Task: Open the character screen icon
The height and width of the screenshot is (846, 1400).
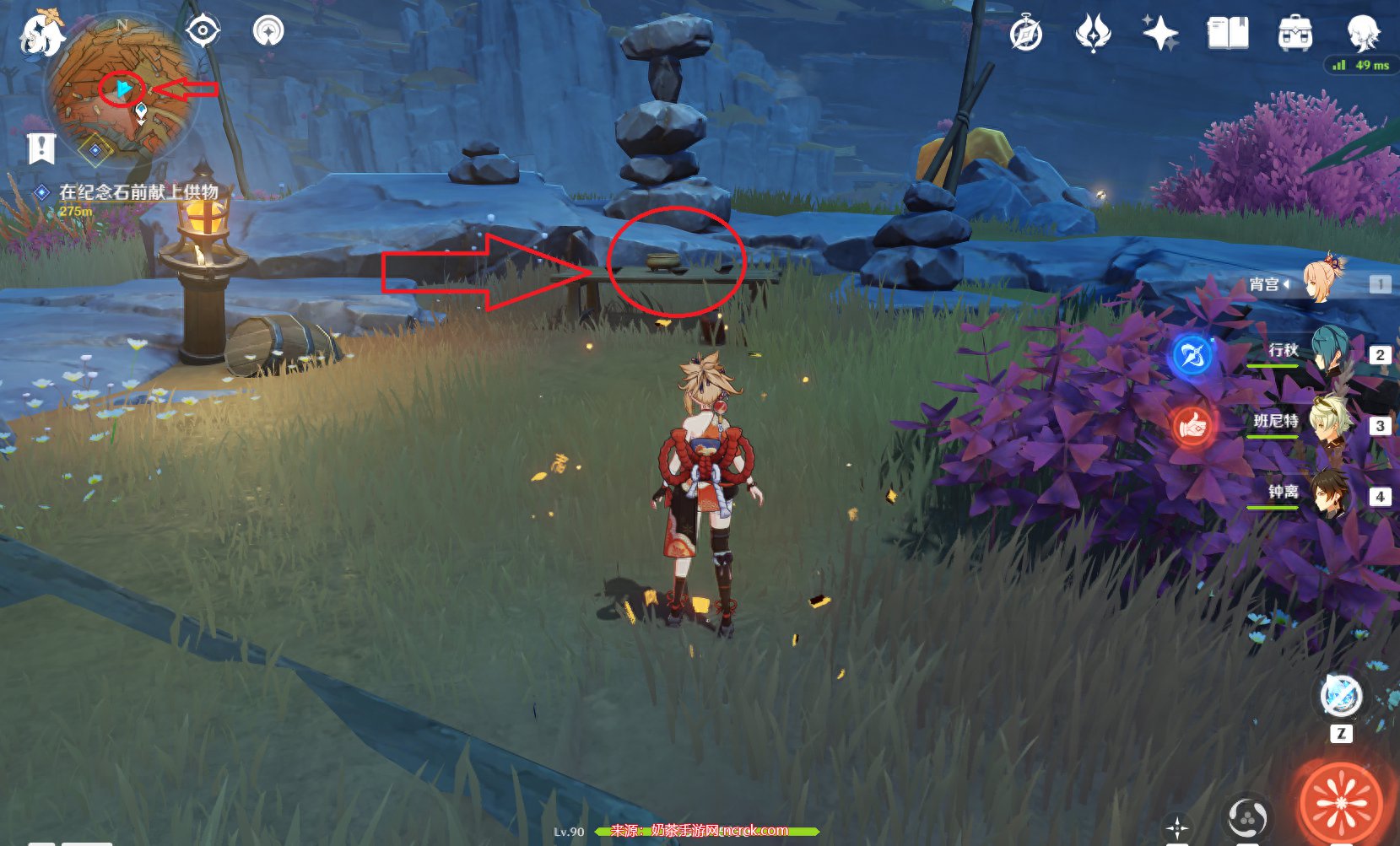Action: click(x=1362, y=33)
